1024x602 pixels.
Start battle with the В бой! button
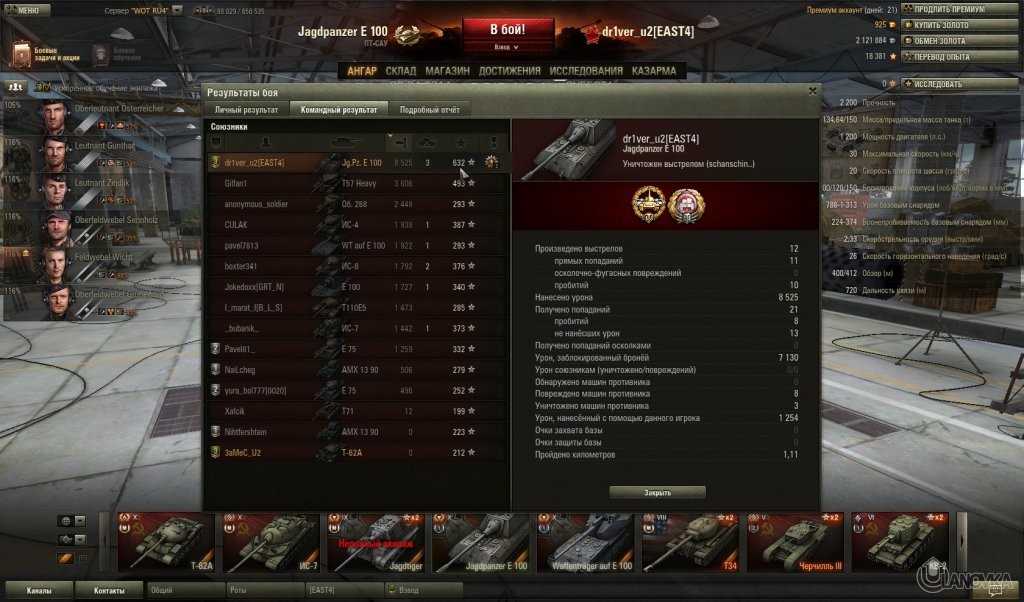(507, 28)
